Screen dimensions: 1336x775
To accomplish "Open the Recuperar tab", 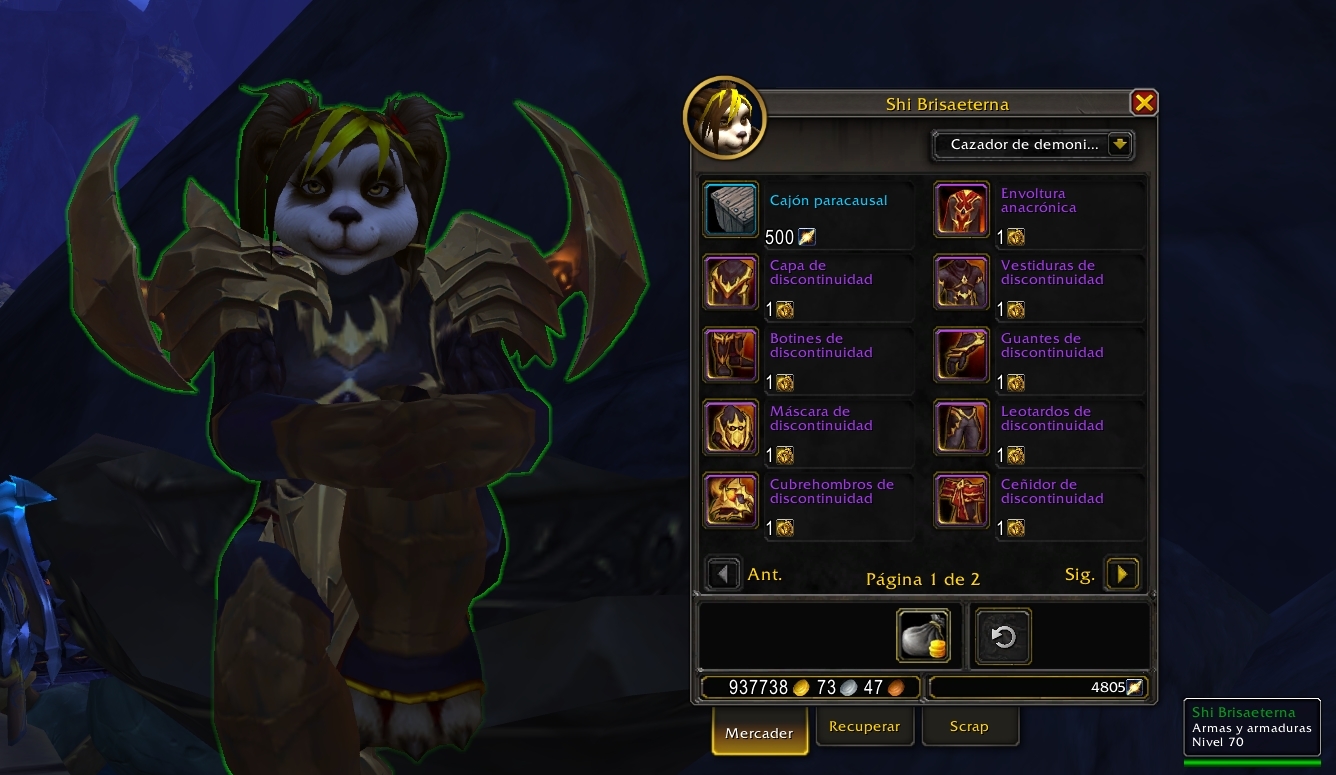I will (864, 727).
